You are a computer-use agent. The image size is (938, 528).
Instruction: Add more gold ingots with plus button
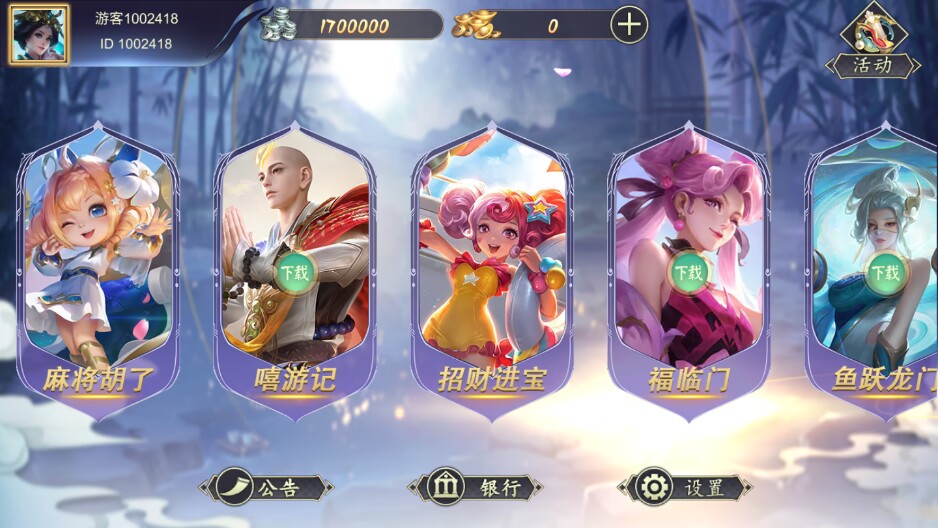(x=628, y=25)
